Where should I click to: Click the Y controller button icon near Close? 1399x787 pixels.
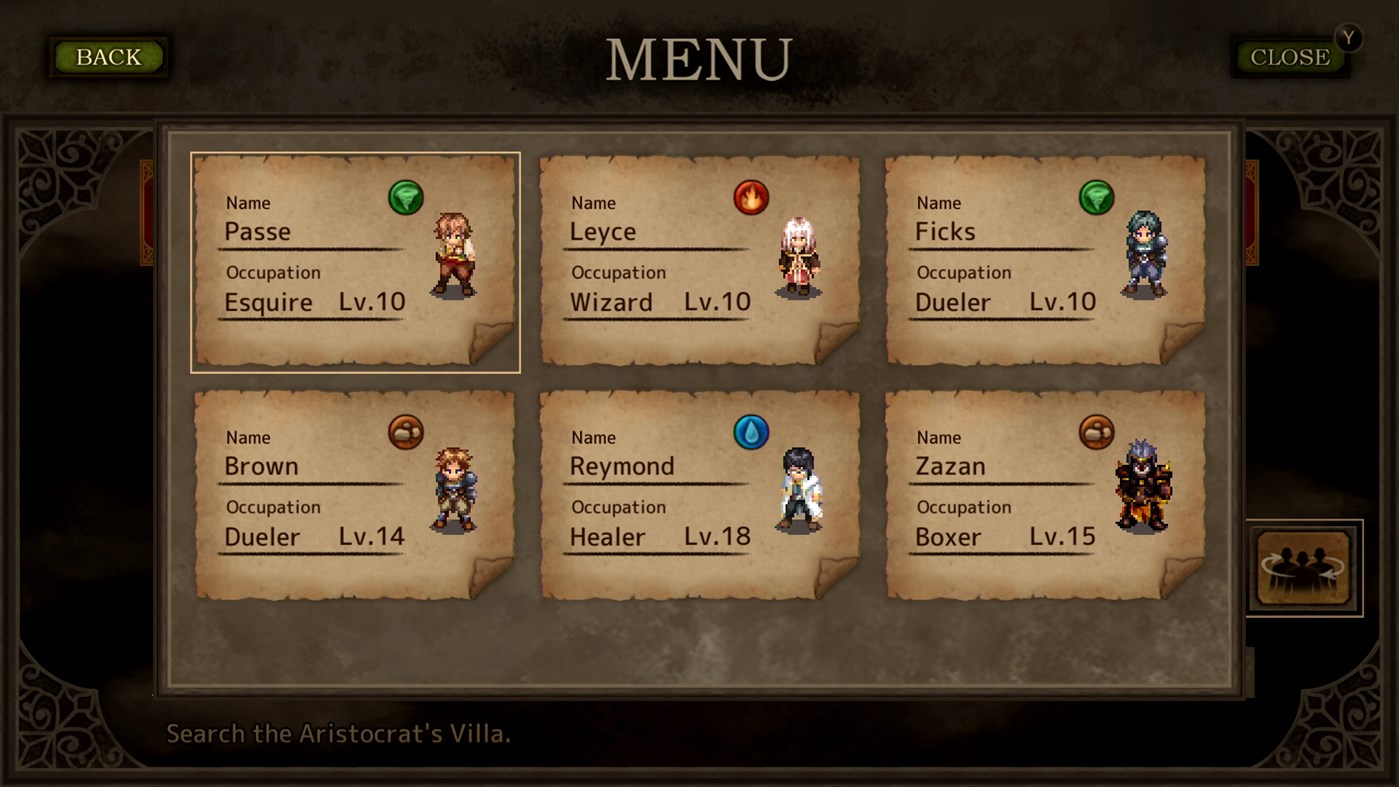point(1348,38)
